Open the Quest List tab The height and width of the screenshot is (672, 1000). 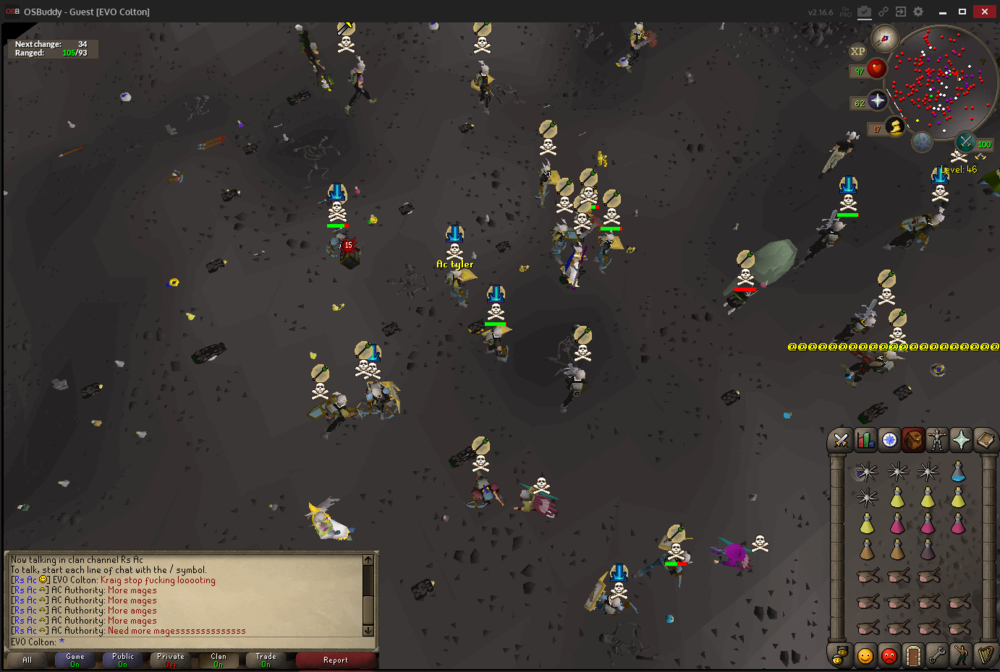[x=890, y=439]
